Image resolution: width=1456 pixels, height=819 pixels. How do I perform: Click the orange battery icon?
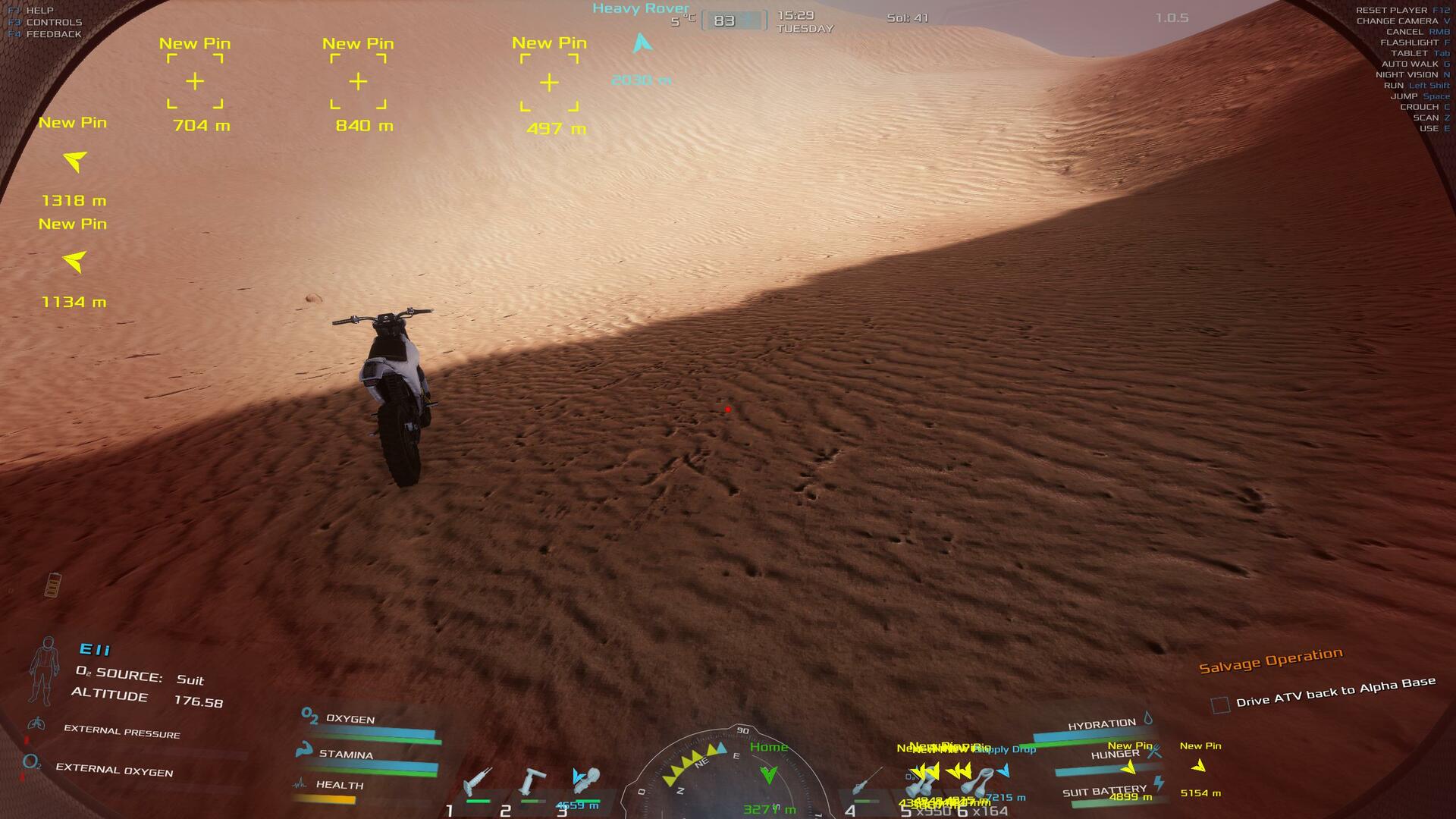click(52, 585)
